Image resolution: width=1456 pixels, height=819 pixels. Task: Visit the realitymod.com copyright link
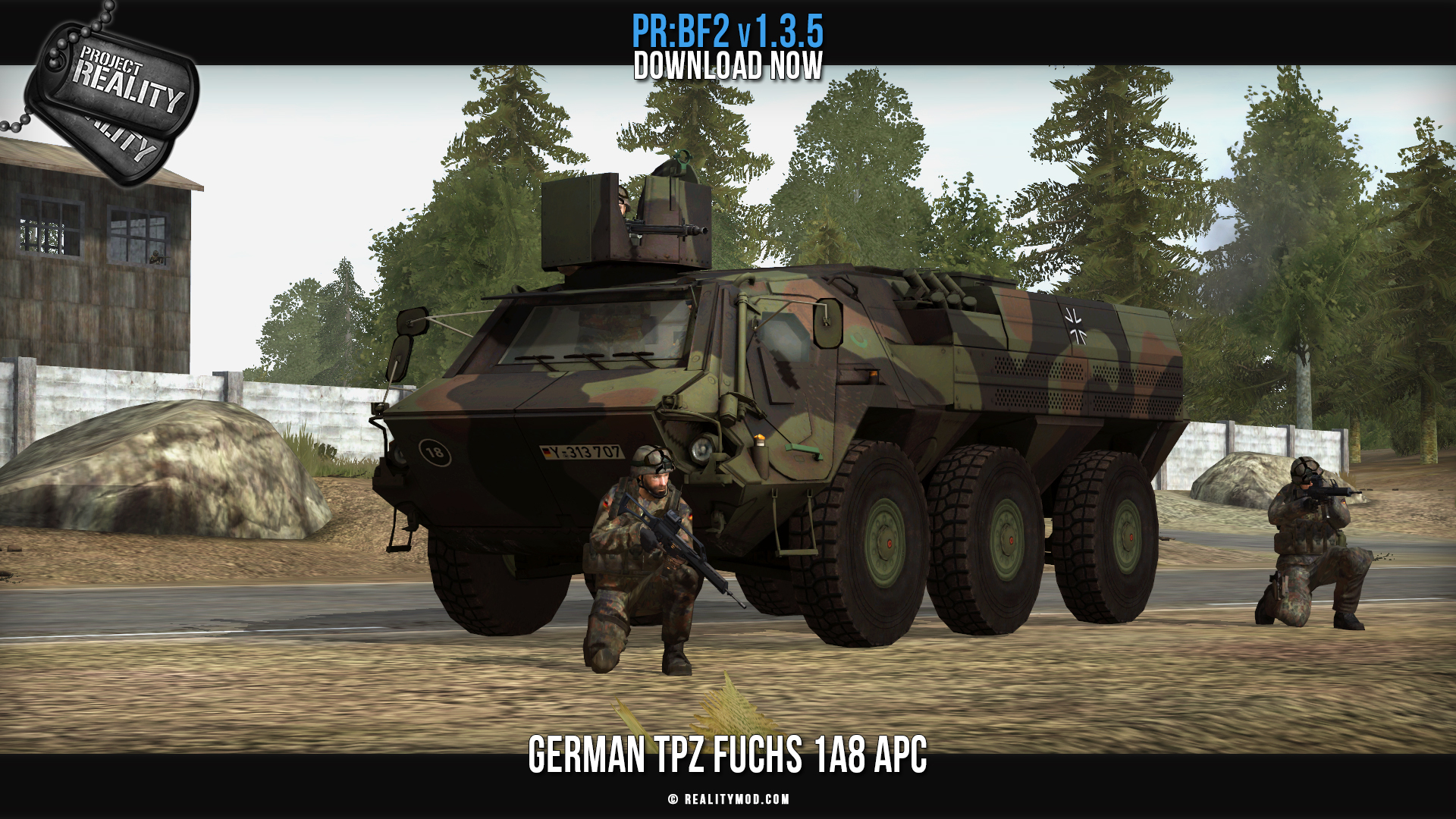coord(729,799)
